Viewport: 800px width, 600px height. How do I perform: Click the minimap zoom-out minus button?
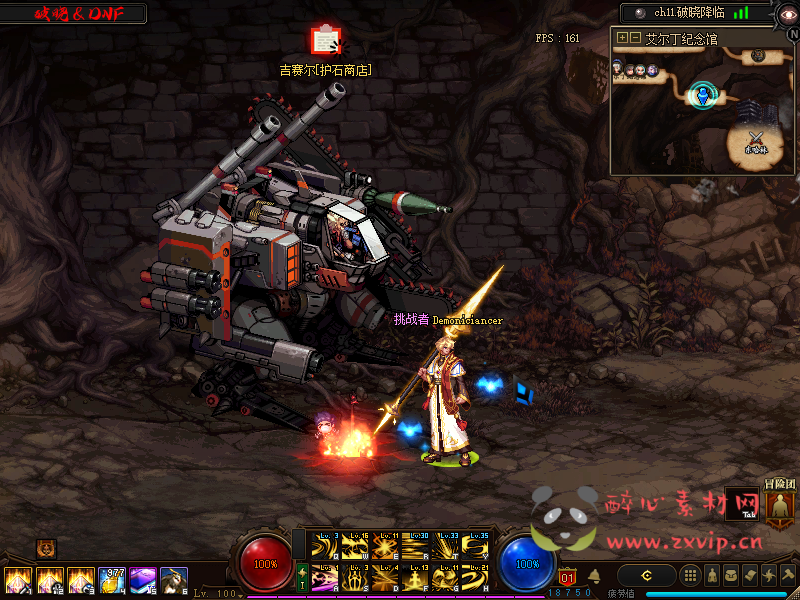636,38
